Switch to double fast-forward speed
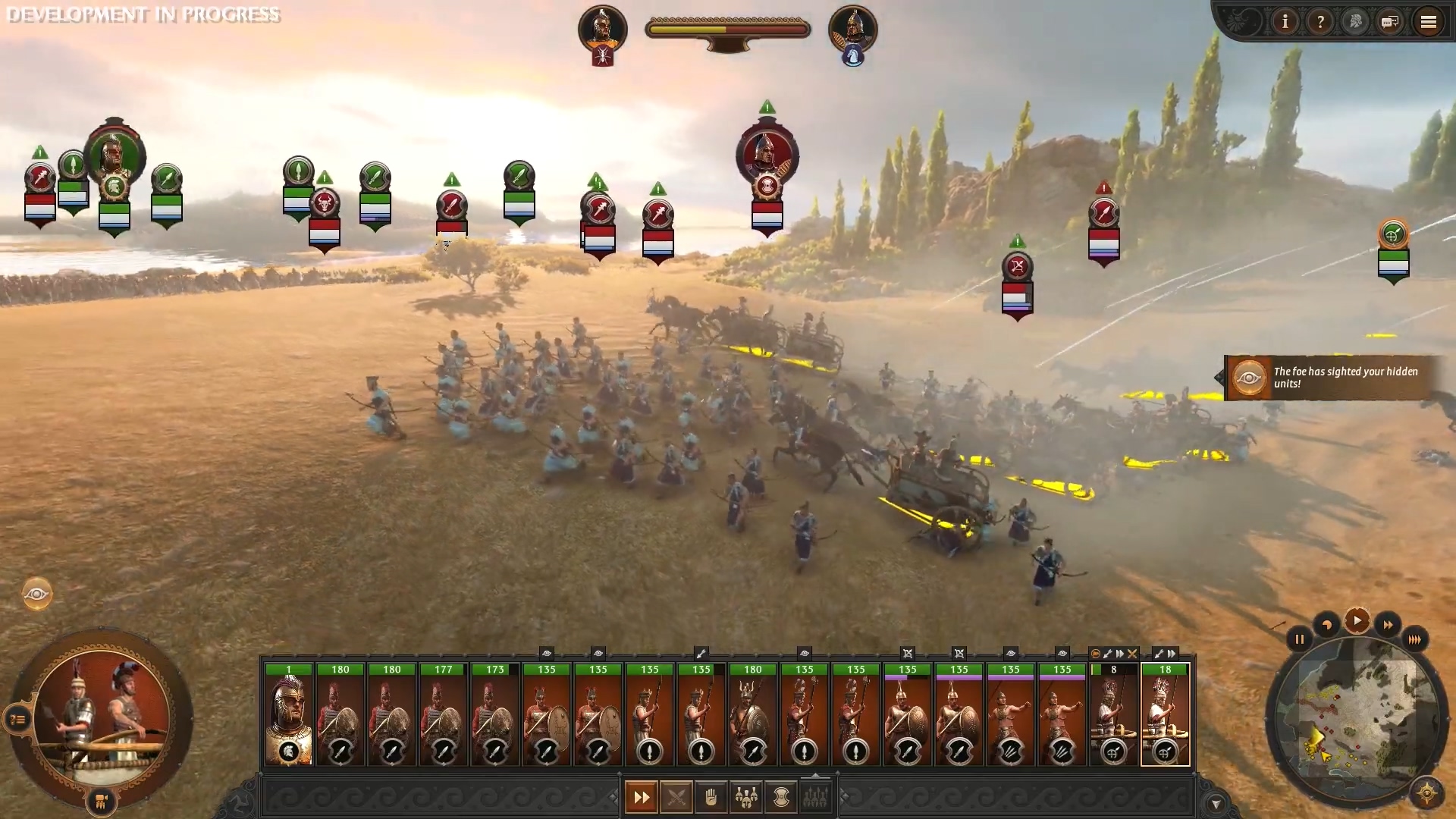The image size is (1456, 819). click(1387, 626)
